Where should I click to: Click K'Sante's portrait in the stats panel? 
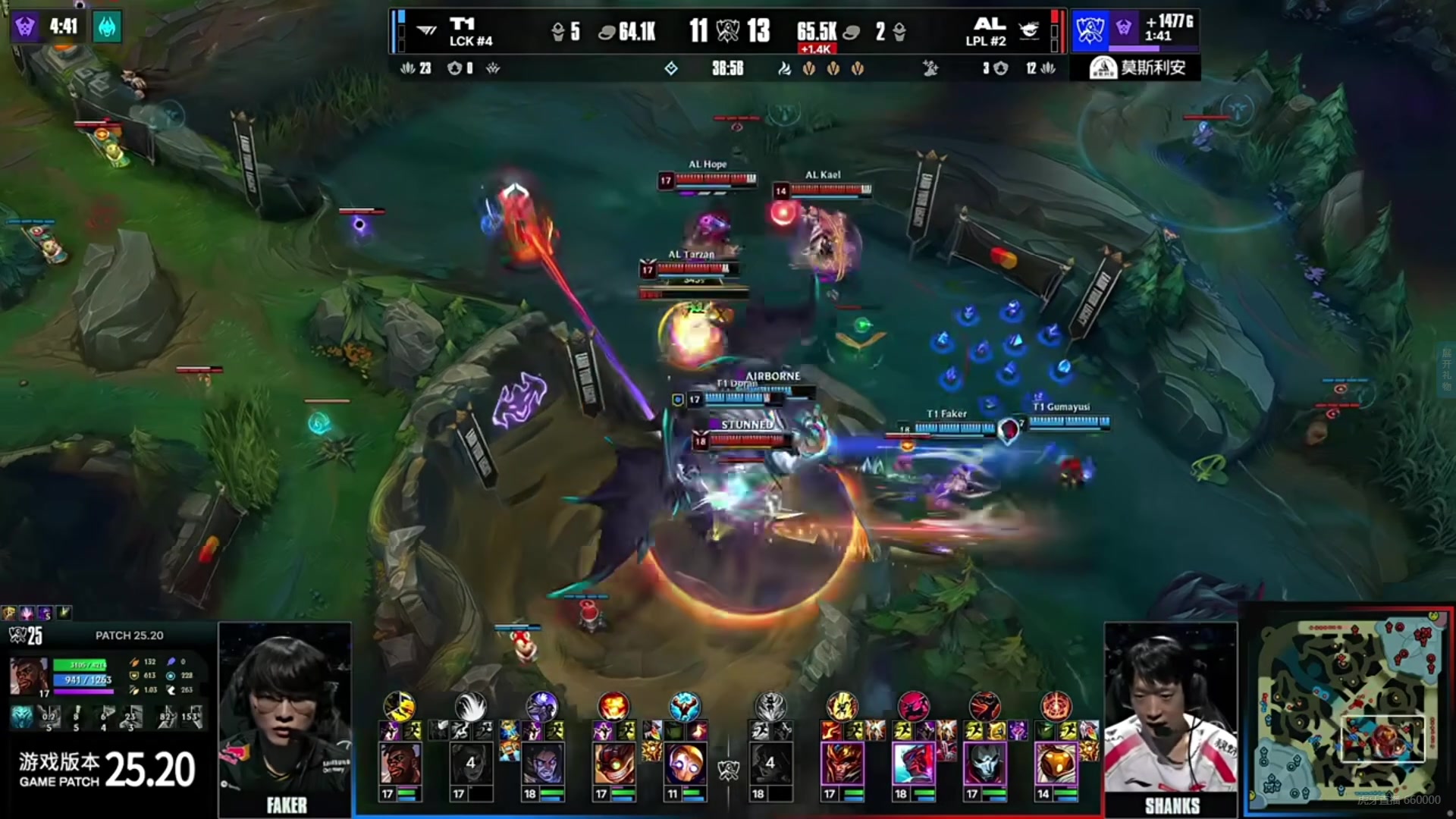29,675
